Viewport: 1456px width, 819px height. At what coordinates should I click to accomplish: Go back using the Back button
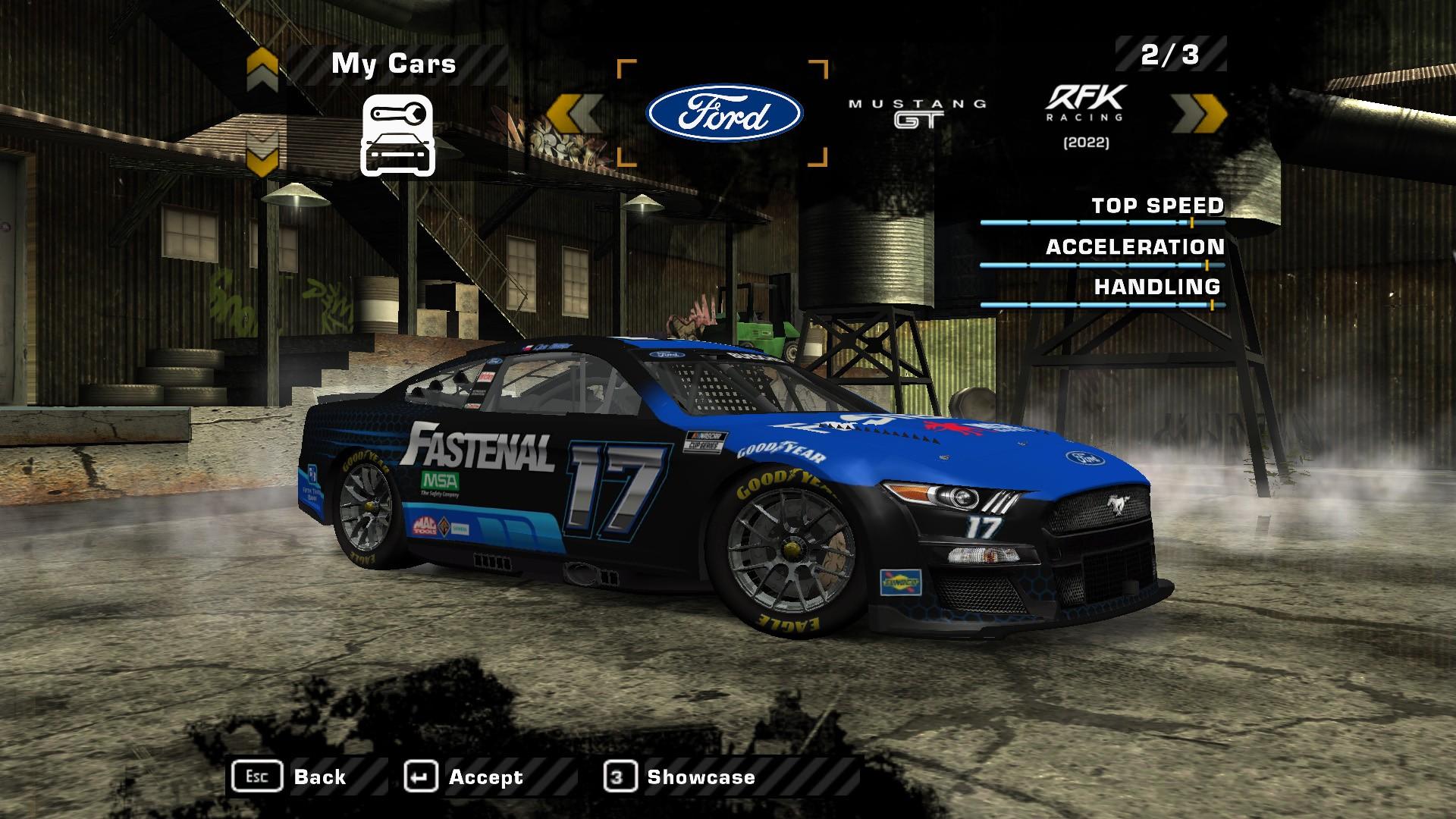(x=290, y=777)
